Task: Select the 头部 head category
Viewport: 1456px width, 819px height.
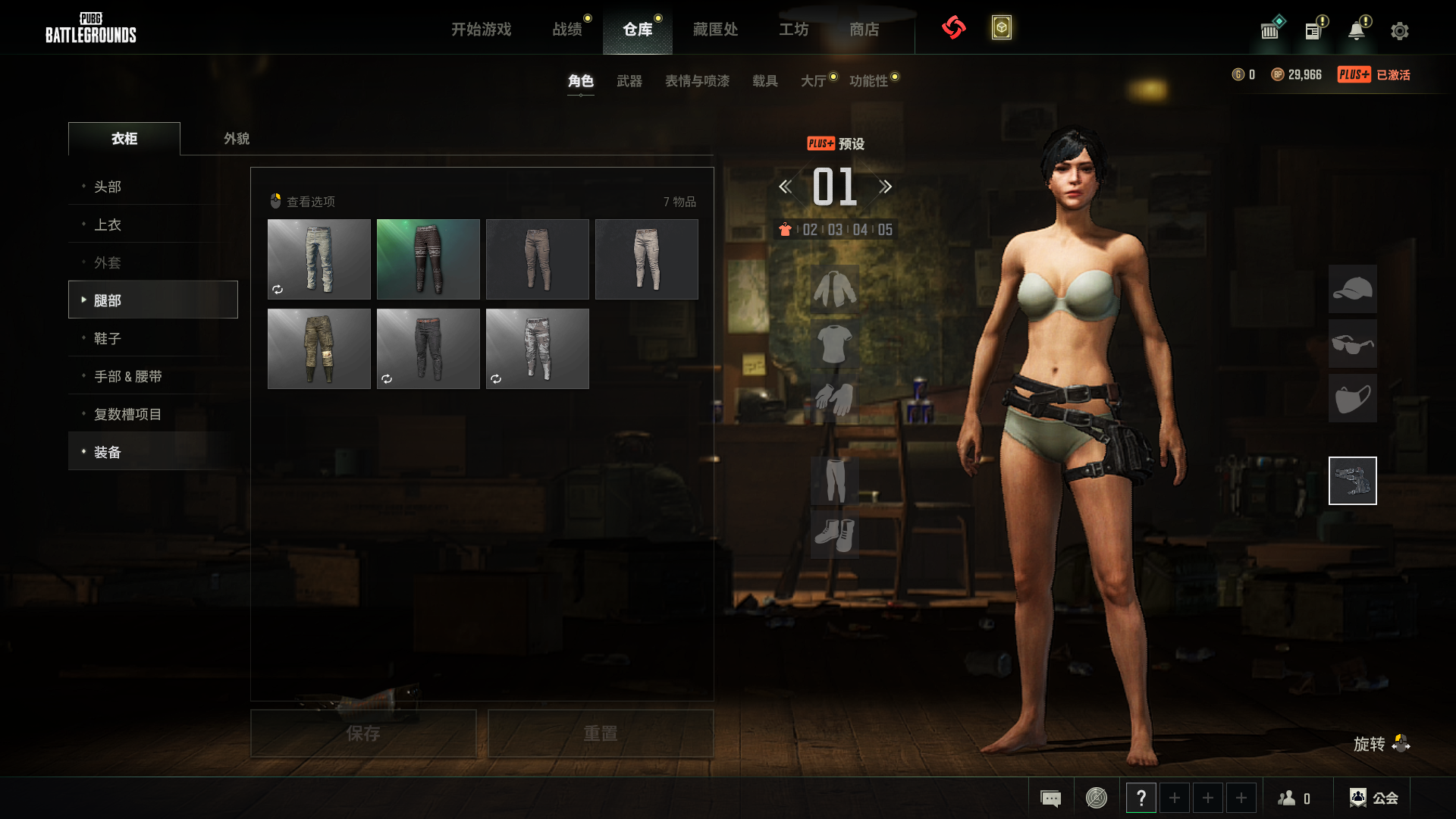Action: tap(108, 187)
